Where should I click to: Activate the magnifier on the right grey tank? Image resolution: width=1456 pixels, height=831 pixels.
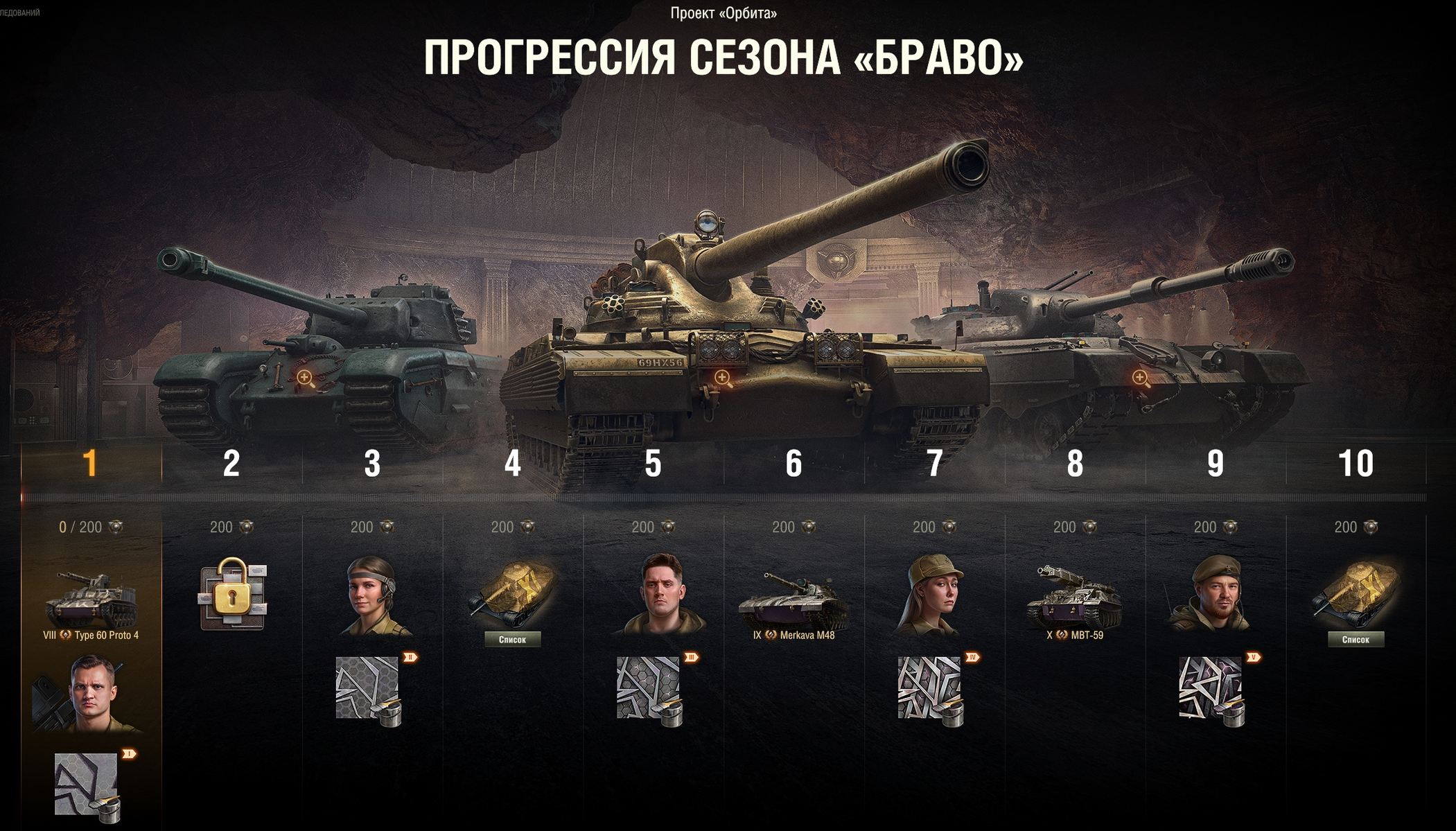(x=1140, y=378)
